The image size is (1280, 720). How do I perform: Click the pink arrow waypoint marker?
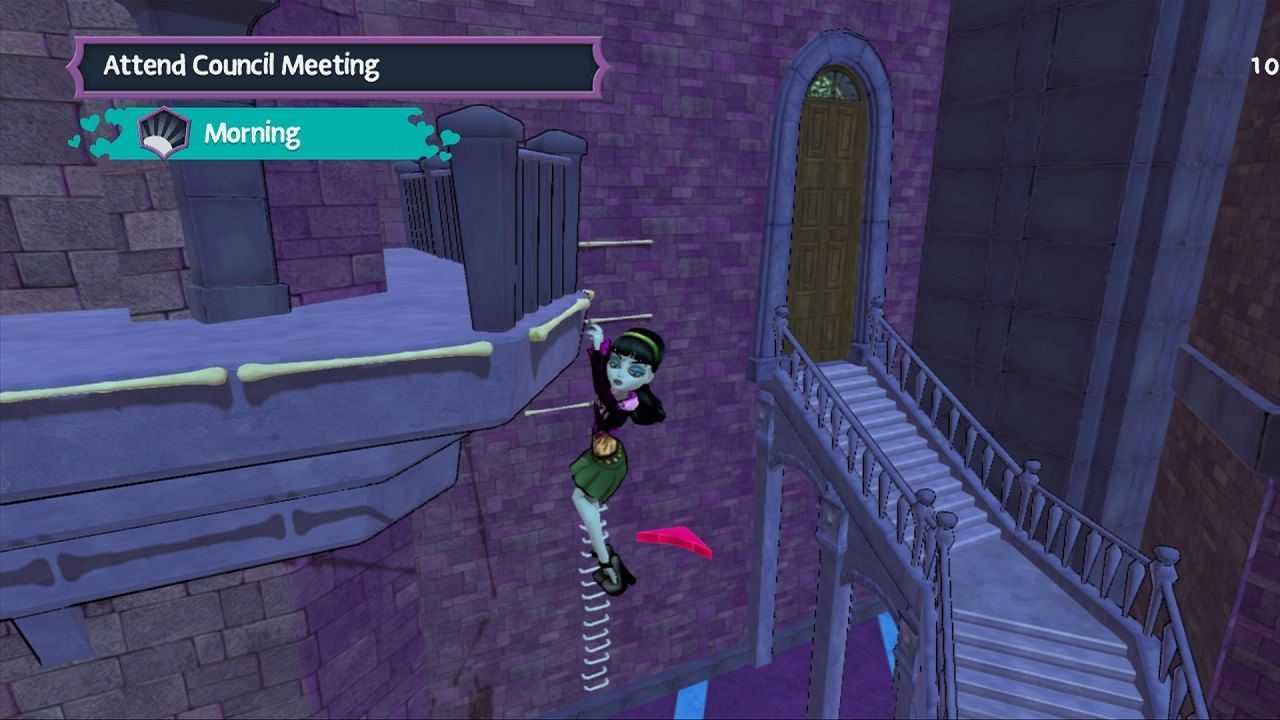pos(674,541)
